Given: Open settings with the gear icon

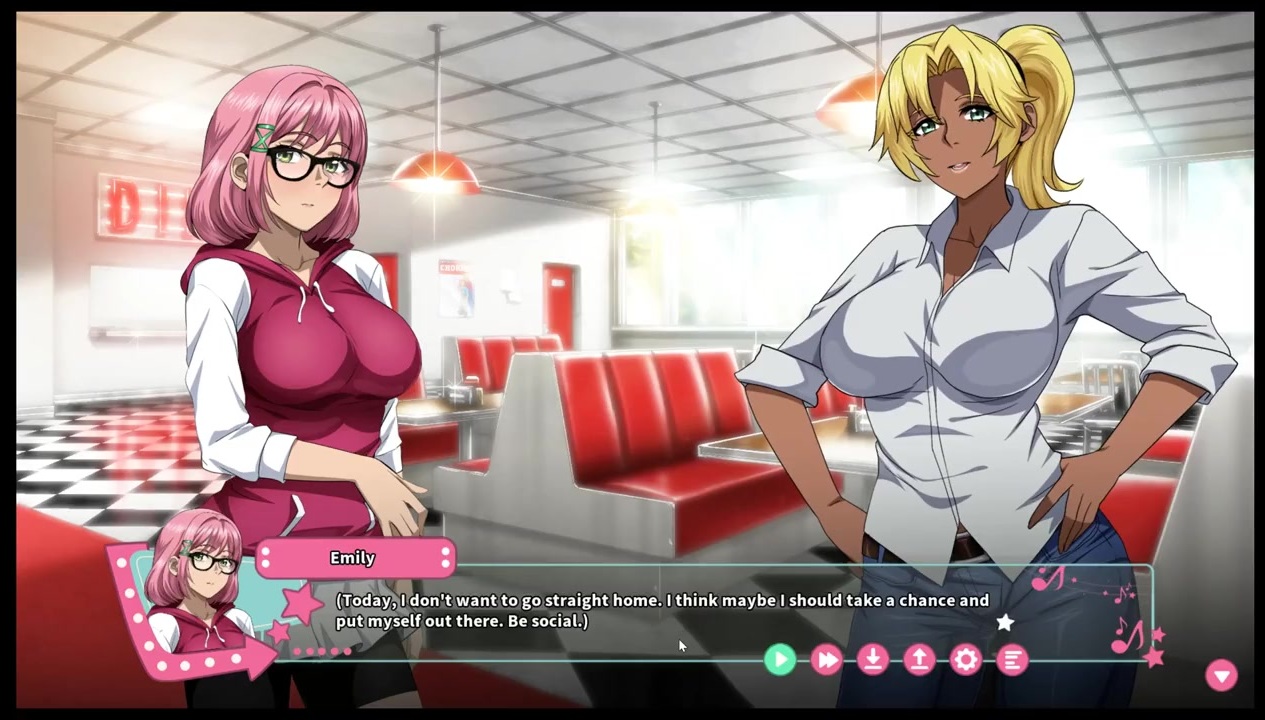Looking at the screenshot, I should (x=966, y=660).
